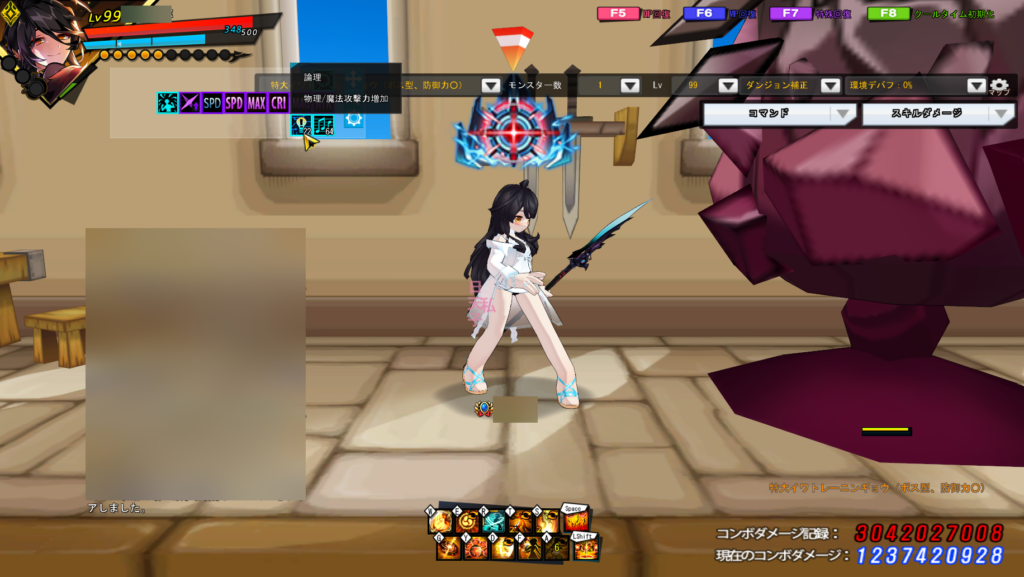Select the CRI buff icon
Viewport: 1024px width, 577px height.
(280, 102)
